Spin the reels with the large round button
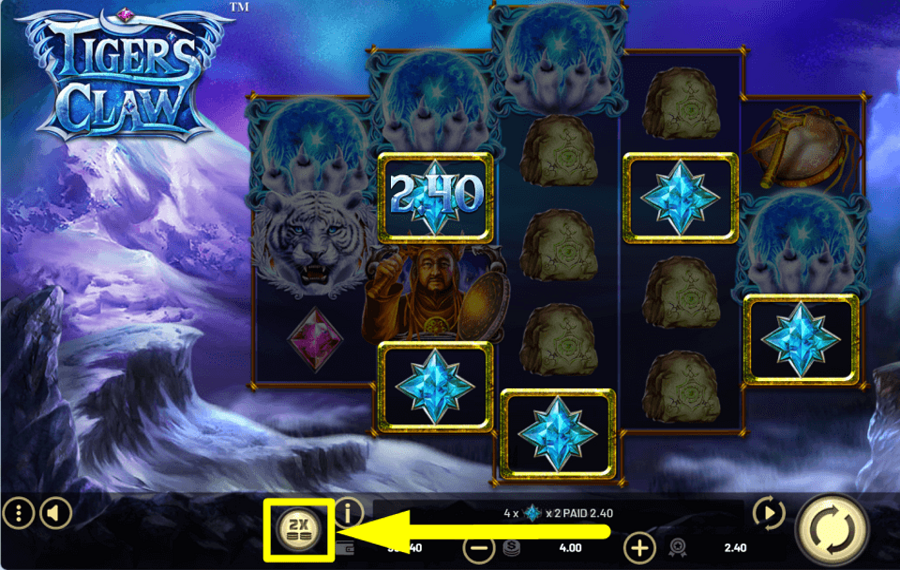Image resolution: width=900 pixels, height=570 pixels. point(832,530)
